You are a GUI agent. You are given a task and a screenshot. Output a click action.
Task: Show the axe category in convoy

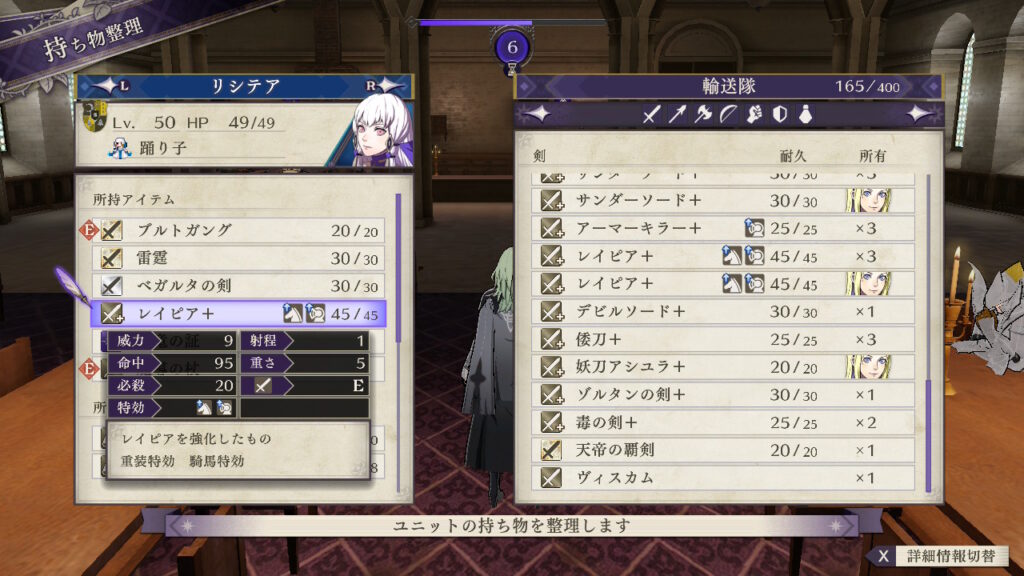click(703, 115)
